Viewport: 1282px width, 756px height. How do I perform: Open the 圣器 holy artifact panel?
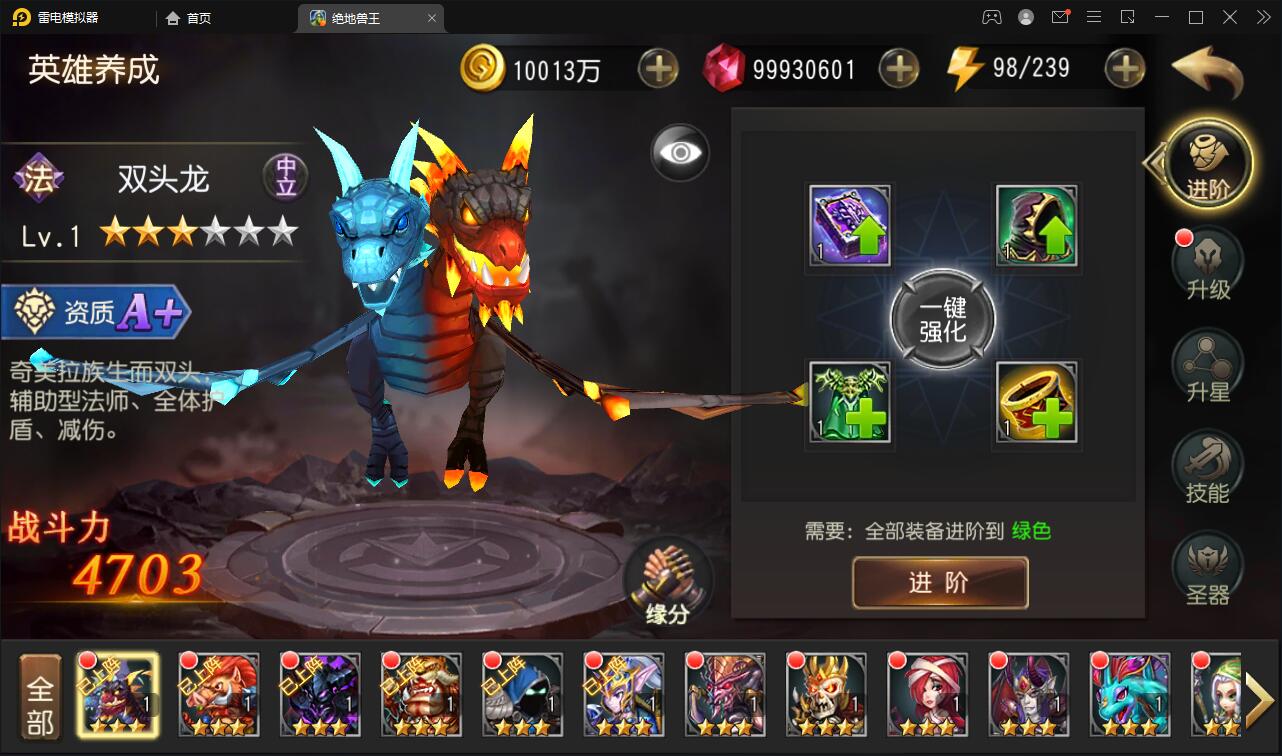pos(1207,566)
